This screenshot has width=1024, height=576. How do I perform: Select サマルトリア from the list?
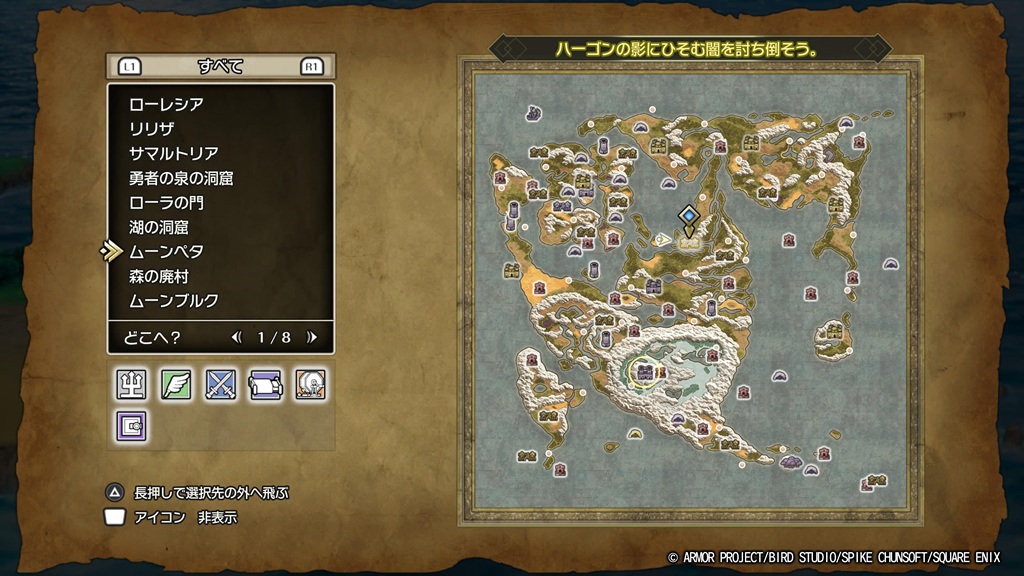point(174,153)
